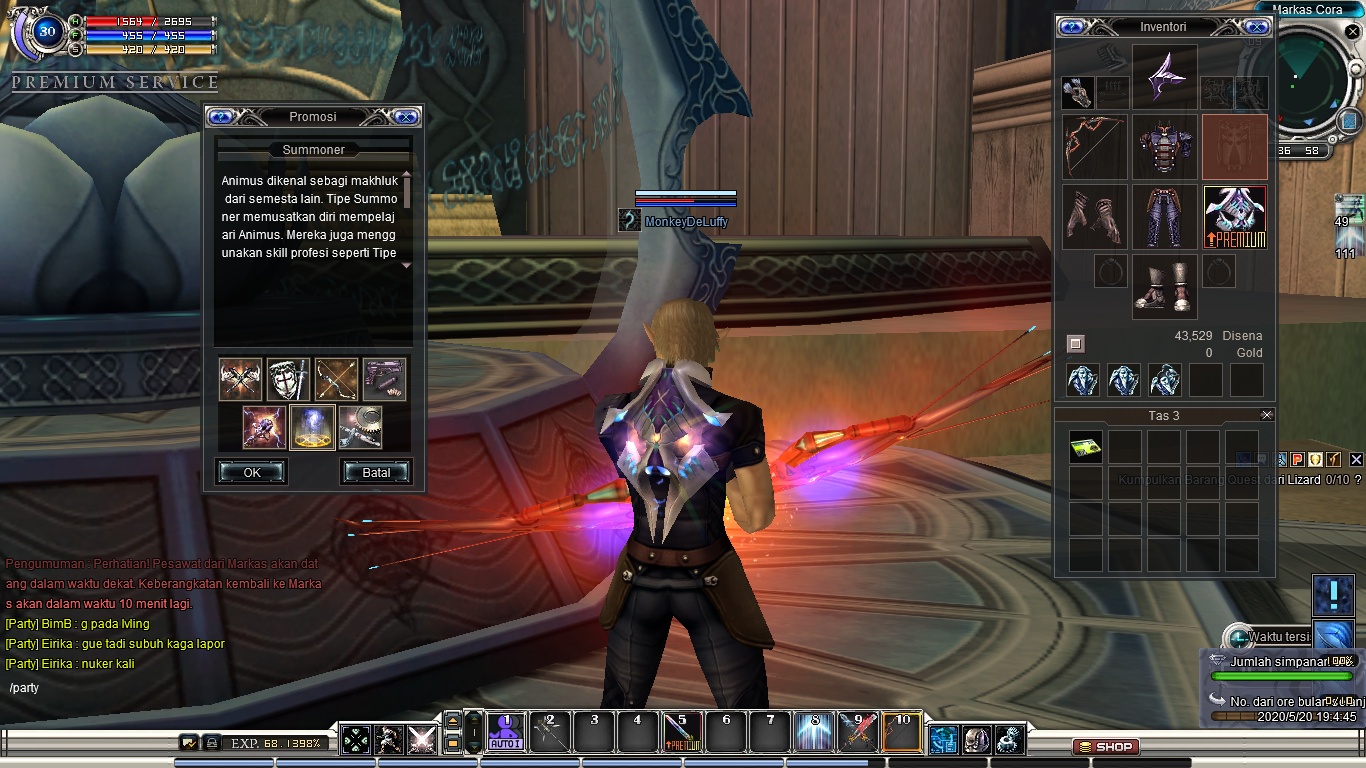Toggle AUTO 1 mode on the quickbar
Viewport: 1366px width, 768px height.
[507, 734]
